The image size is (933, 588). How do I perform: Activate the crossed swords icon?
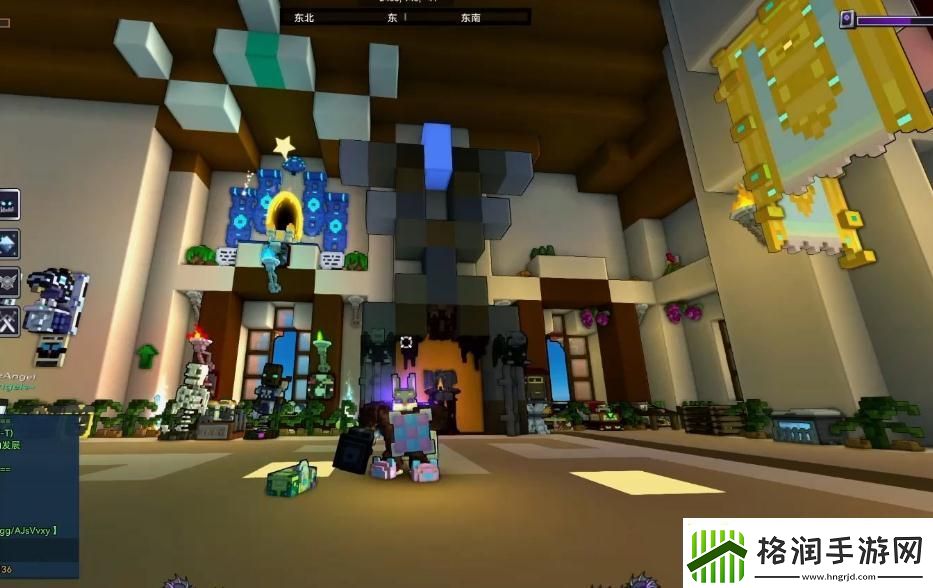pos(7,320)
